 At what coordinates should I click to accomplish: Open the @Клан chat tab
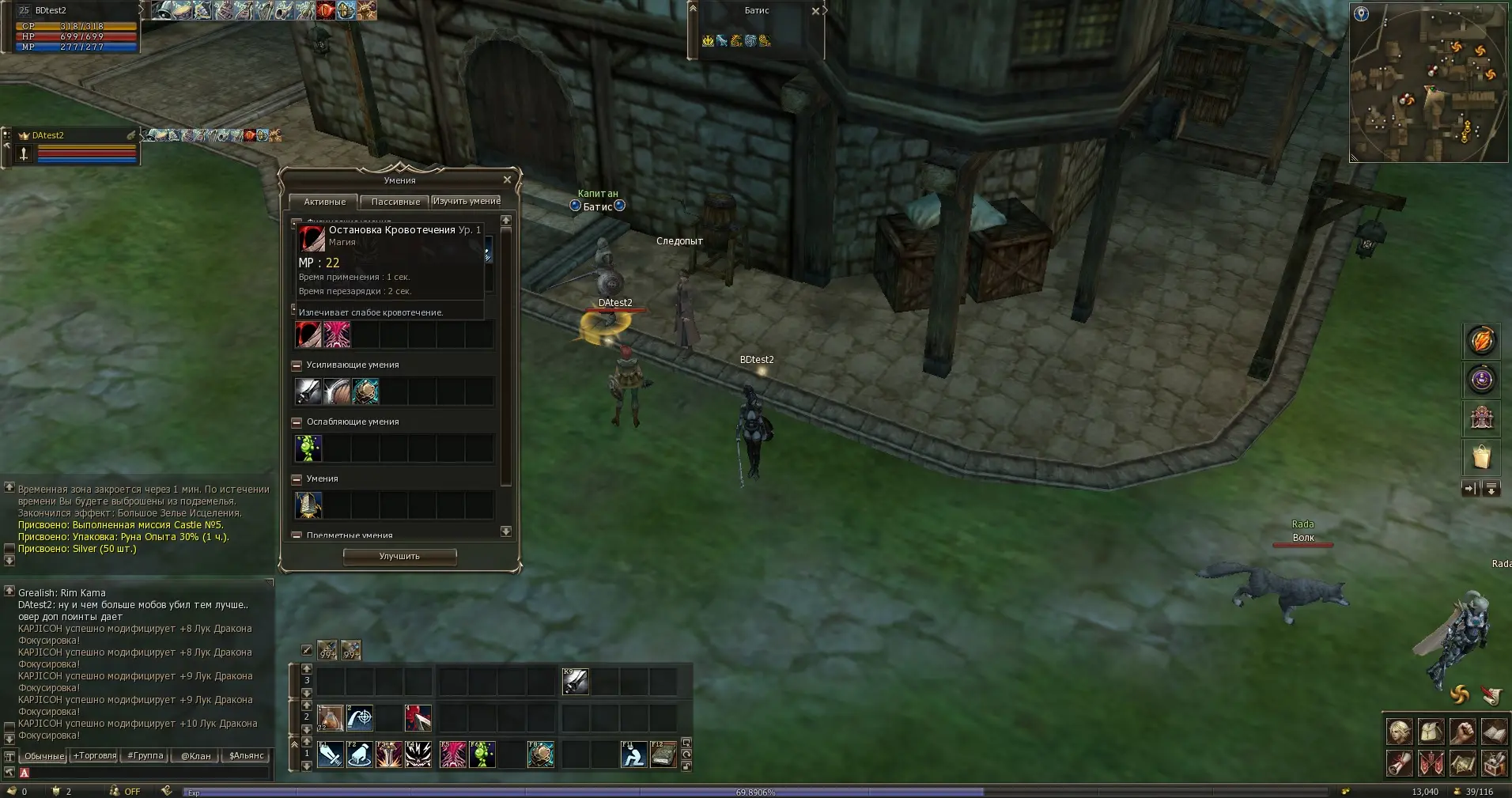coord(196,756)
